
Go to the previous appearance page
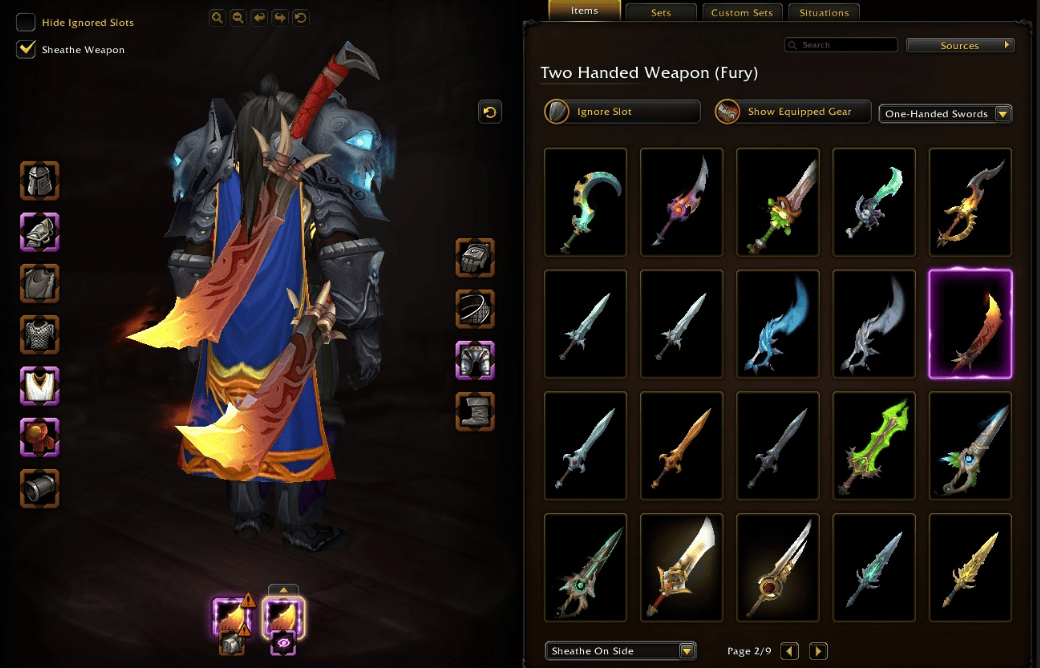point(789,651)
